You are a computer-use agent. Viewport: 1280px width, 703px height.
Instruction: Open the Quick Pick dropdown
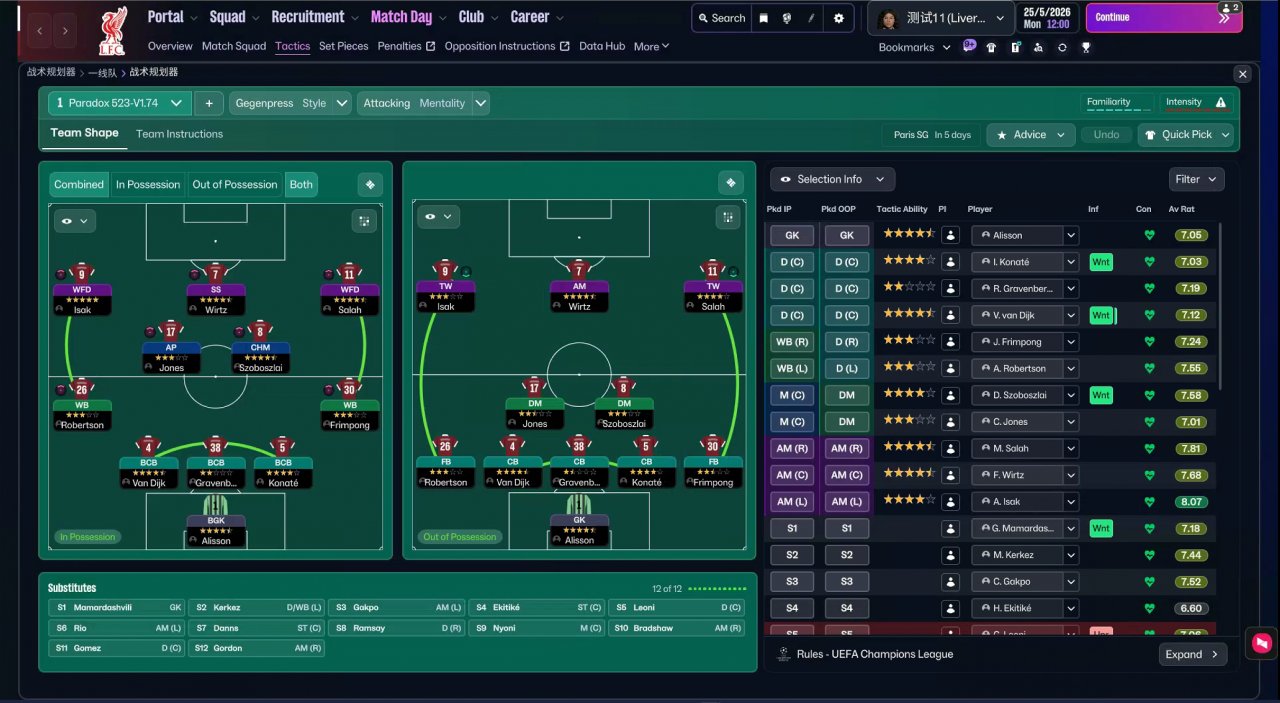1186,135
